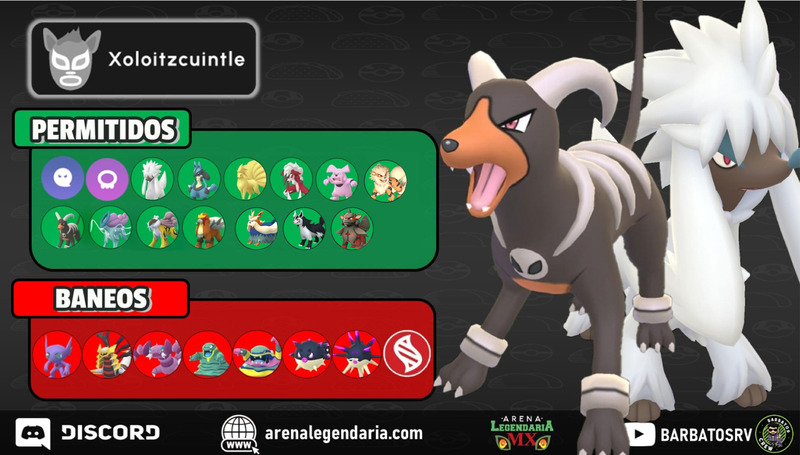
Task: Pick the Houndoom icon in the allowed list
Action: point(62,227)
